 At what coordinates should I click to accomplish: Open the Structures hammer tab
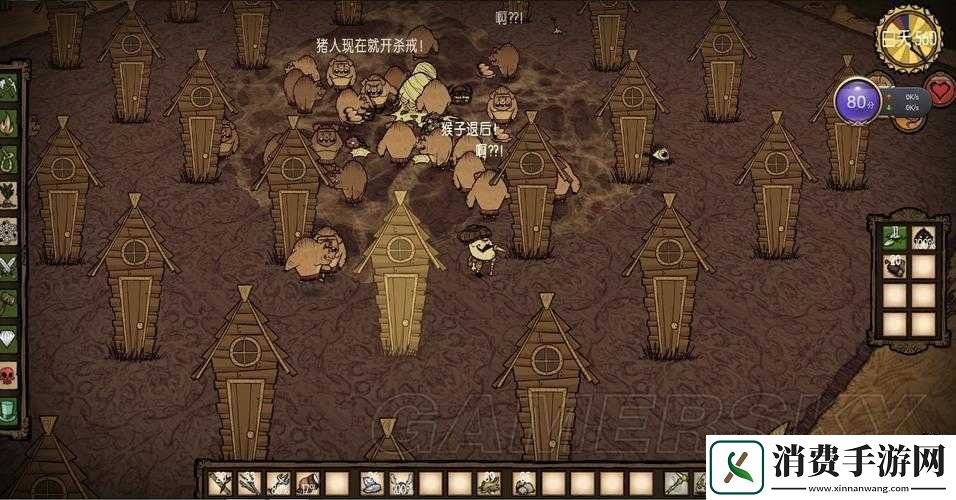coord(8,302)
